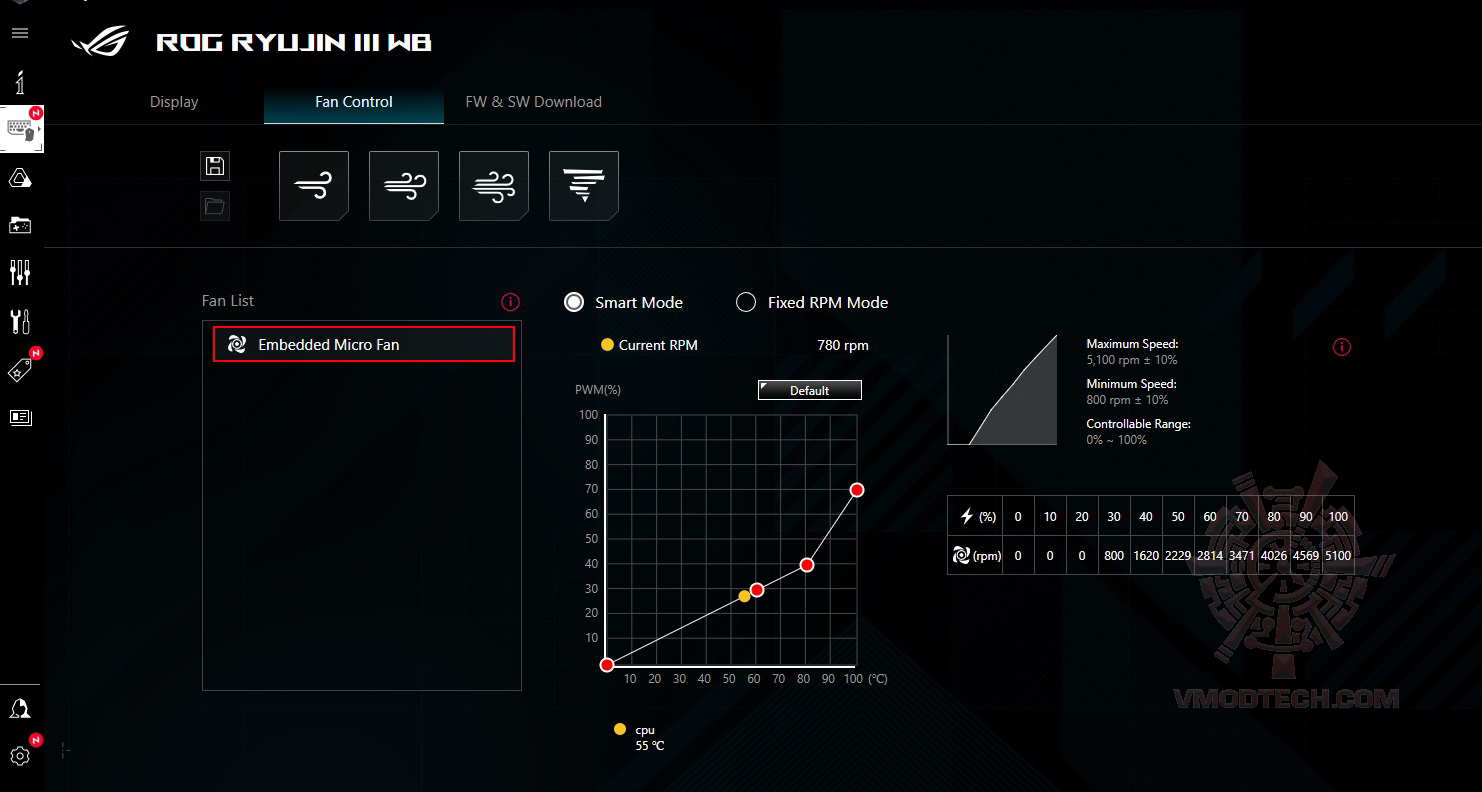Screen dimensions: 1482x792
Task: Open the hamburger menu in sidebar
Action: 20,33
